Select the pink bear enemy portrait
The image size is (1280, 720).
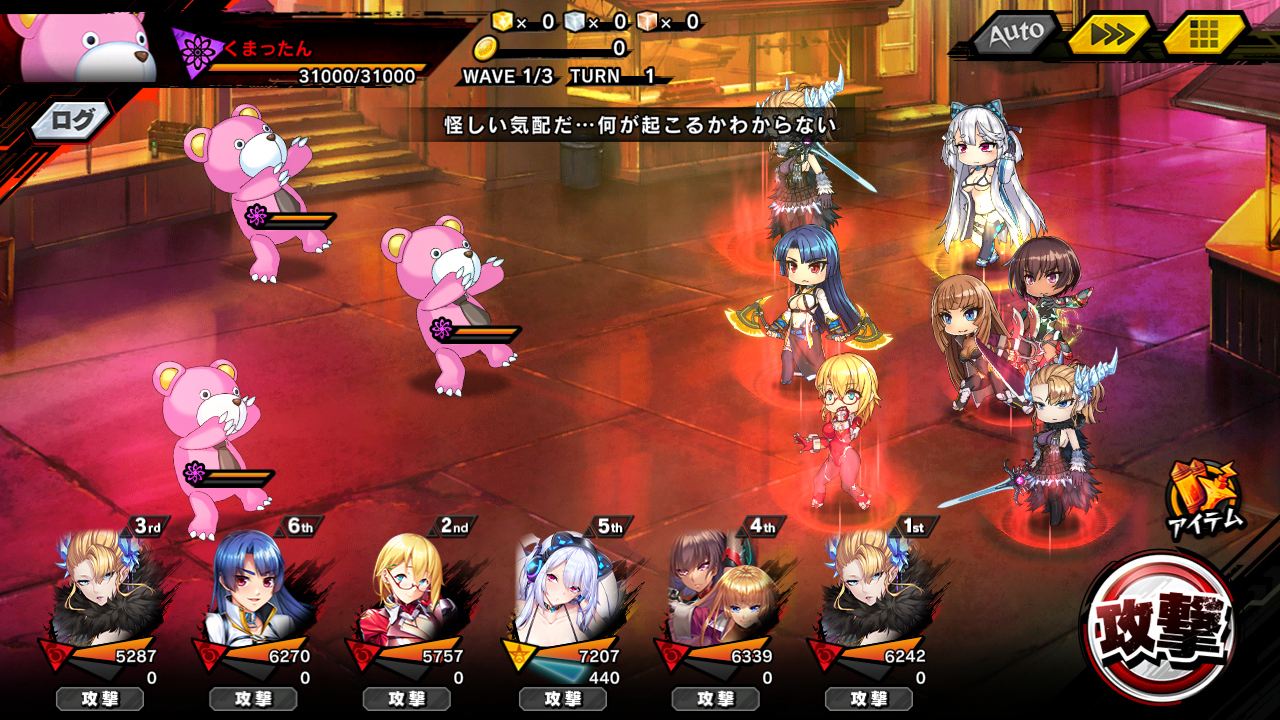[x=85, y=45]
